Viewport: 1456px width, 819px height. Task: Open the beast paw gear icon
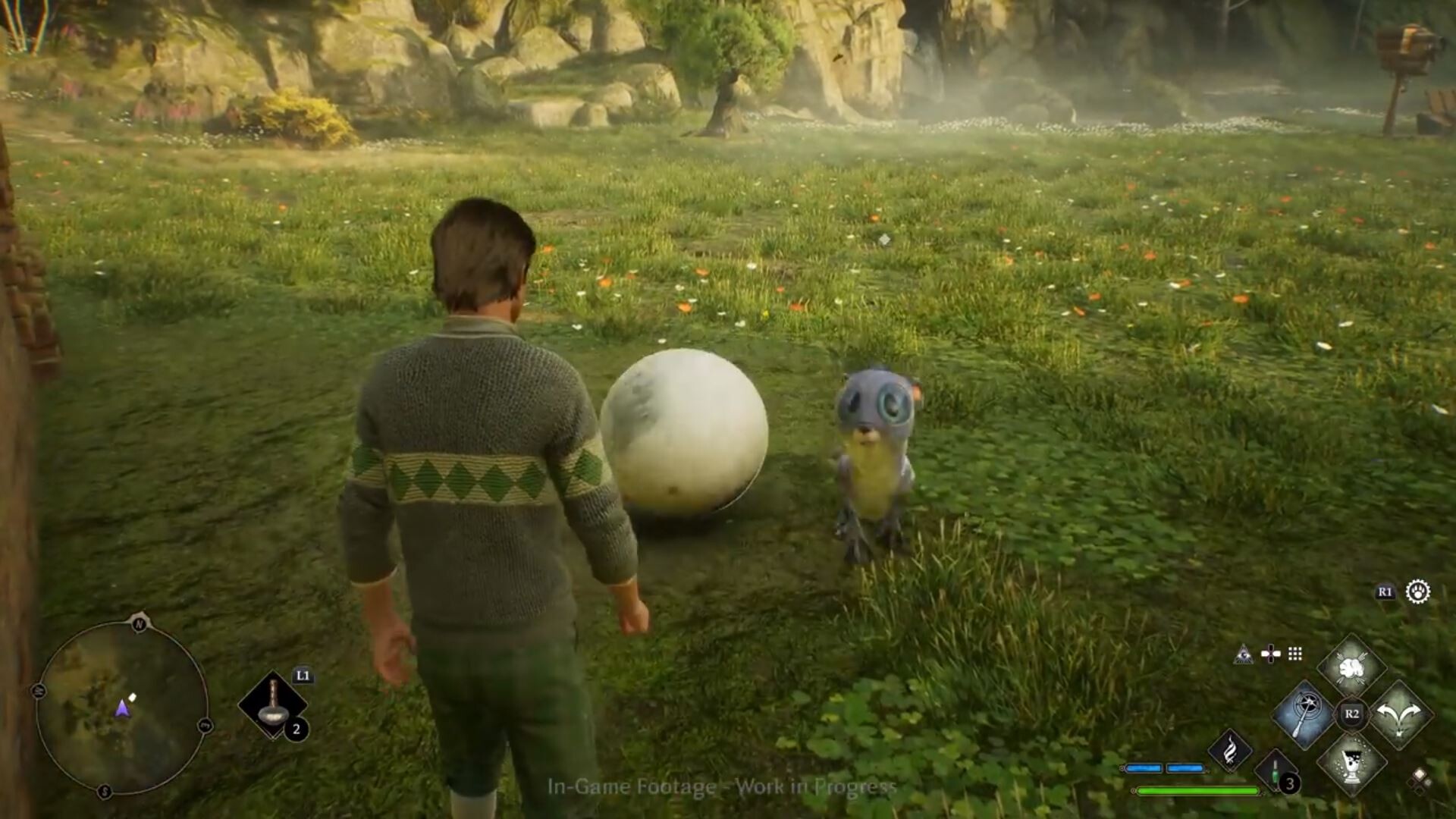point(1417,591)
